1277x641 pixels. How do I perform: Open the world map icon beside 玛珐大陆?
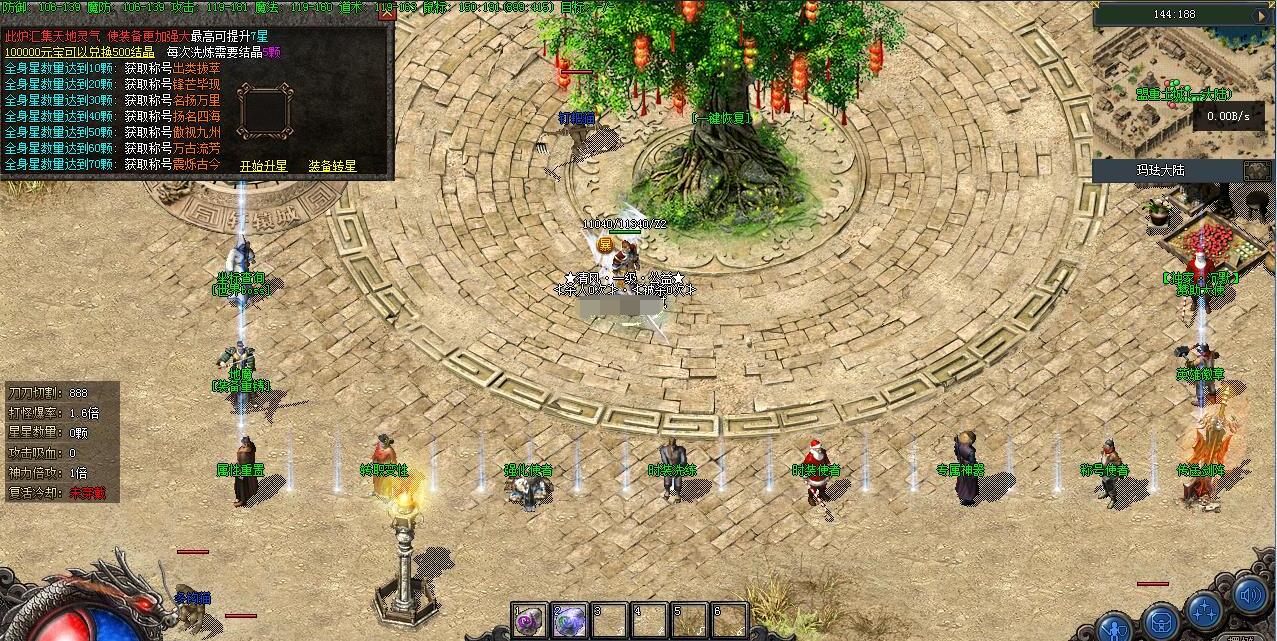point(1257,171)
